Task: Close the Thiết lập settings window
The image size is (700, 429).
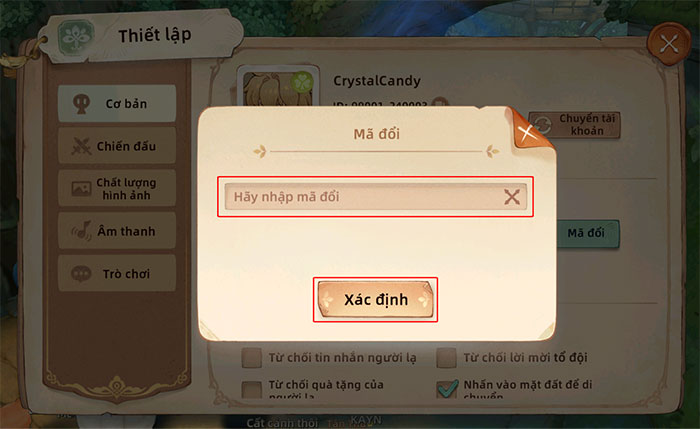Action: [x=667, y=43]
